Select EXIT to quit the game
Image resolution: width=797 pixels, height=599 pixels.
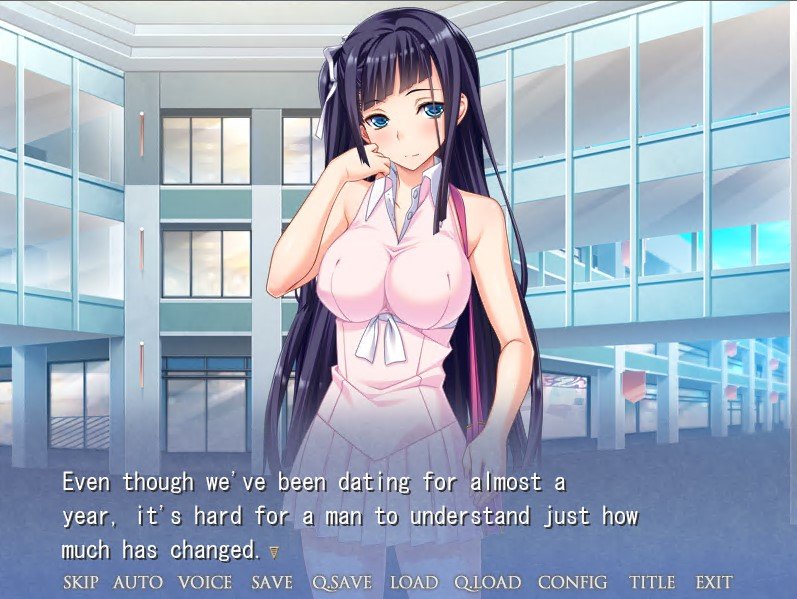point(713,582)
